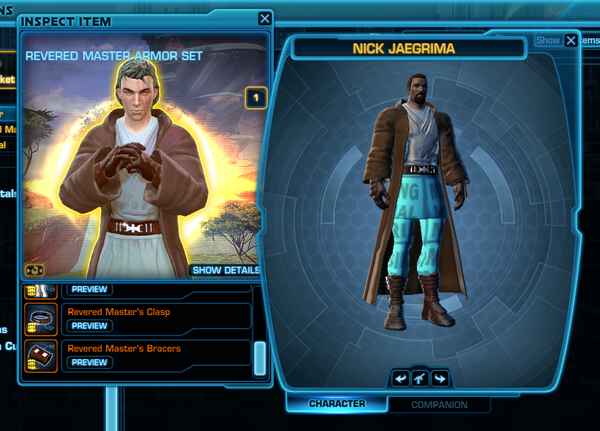Toggle weapon display in character preview

419,377
